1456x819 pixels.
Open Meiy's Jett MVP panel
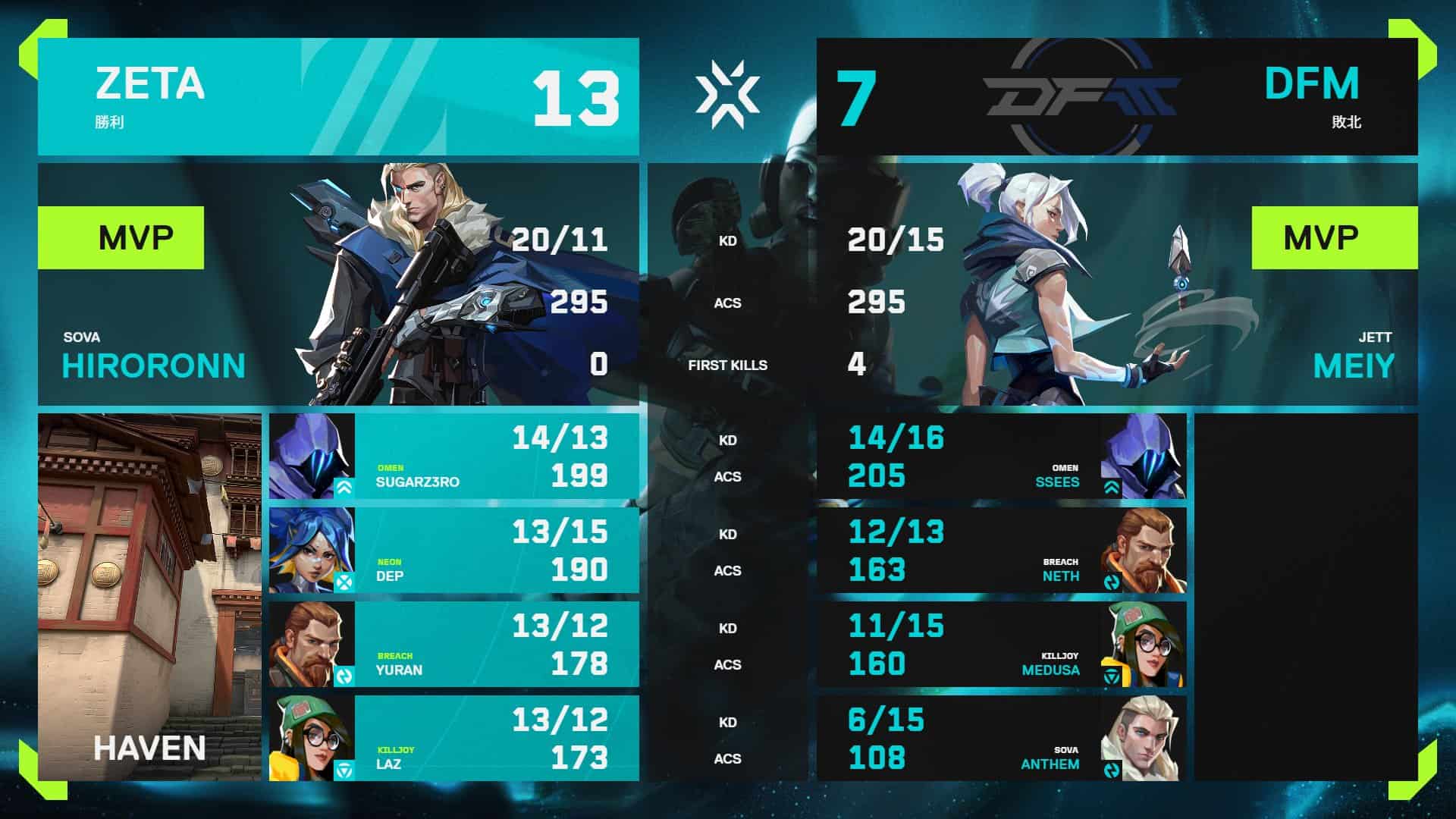pos(1116,284)
